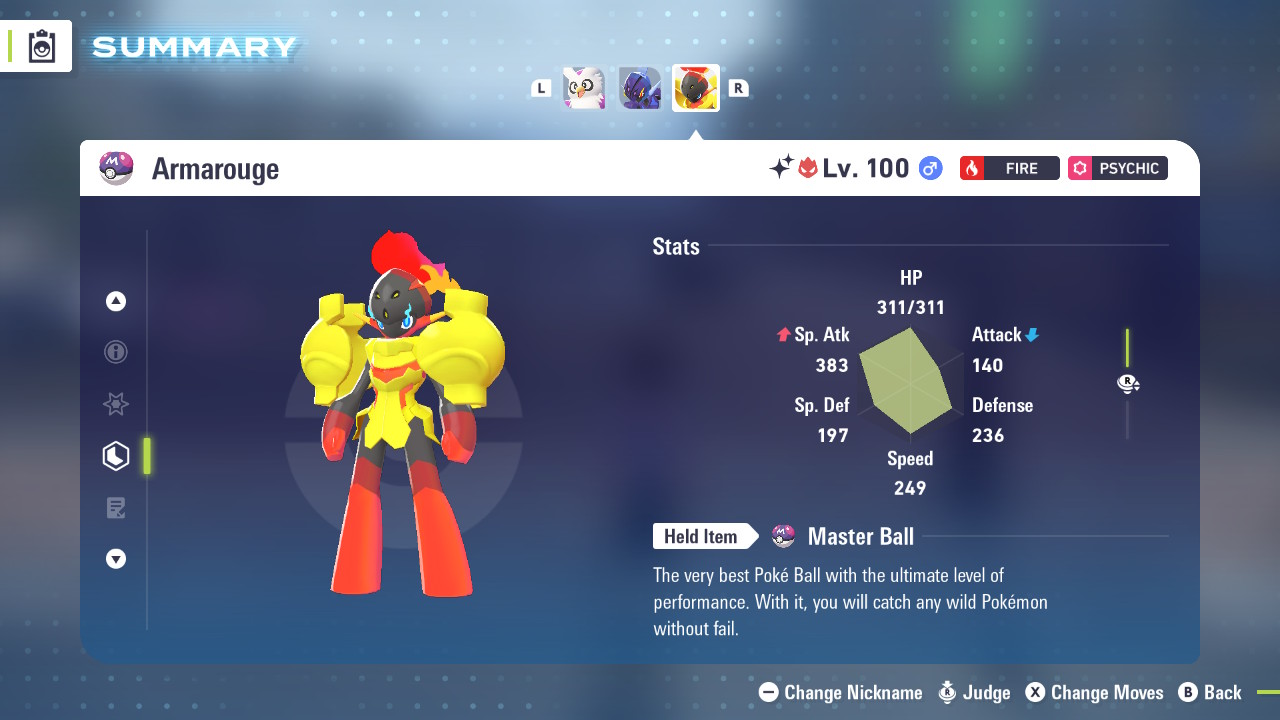Click the Summary clipboard icon
Screen dimensions: 1280x720
coord(42,46)
